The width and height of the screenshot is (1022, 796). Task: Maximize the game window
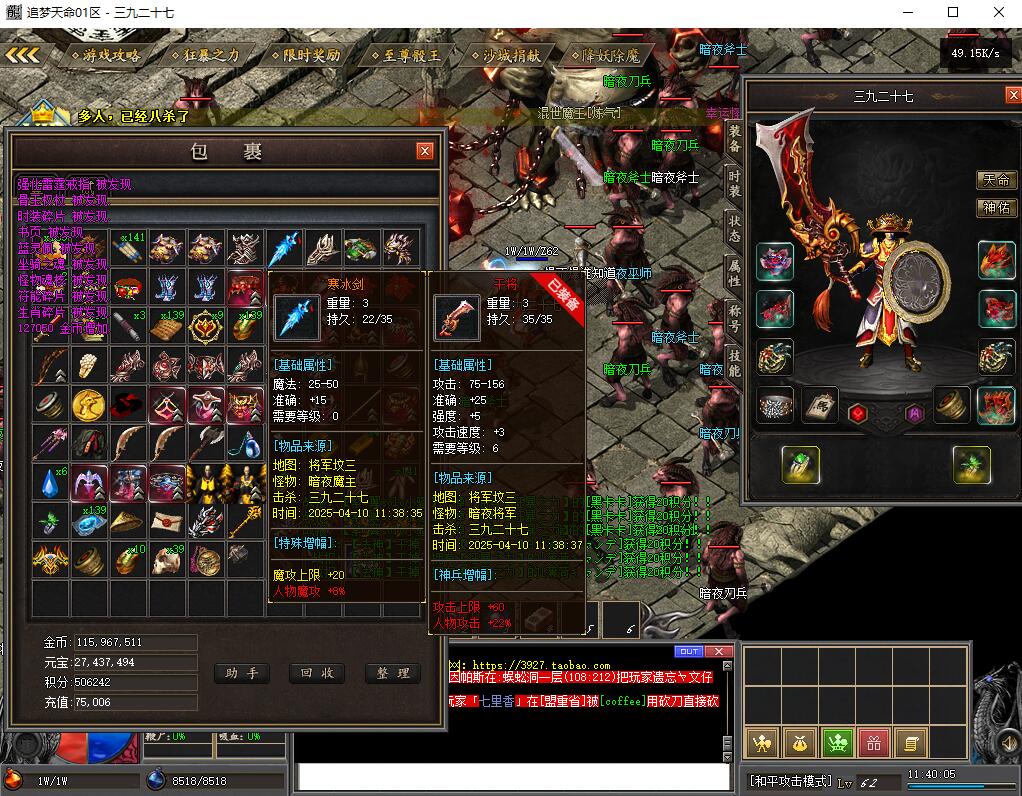pyautogui.click(x=953, y=13)
